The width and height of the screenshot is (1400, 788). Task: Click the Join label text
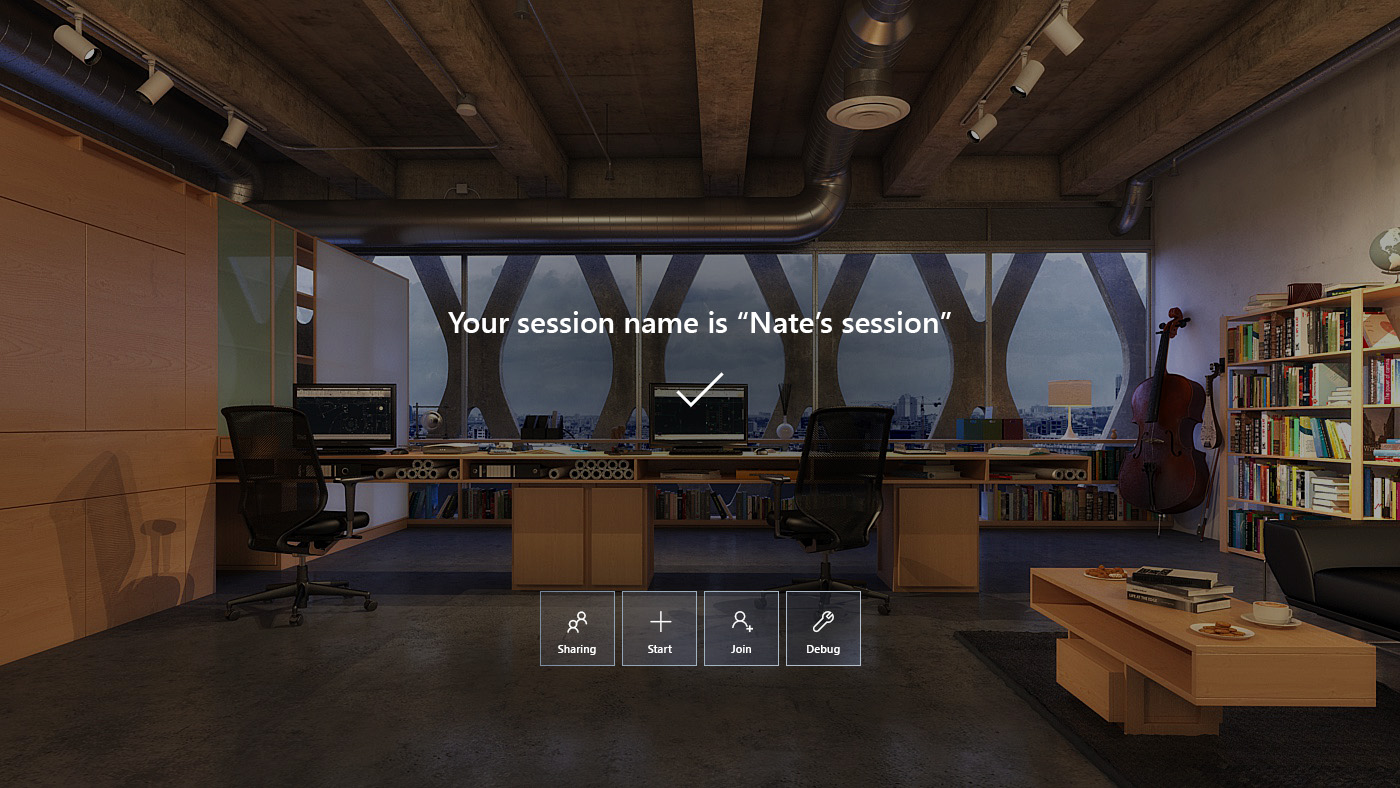click(x=741, y=649)
